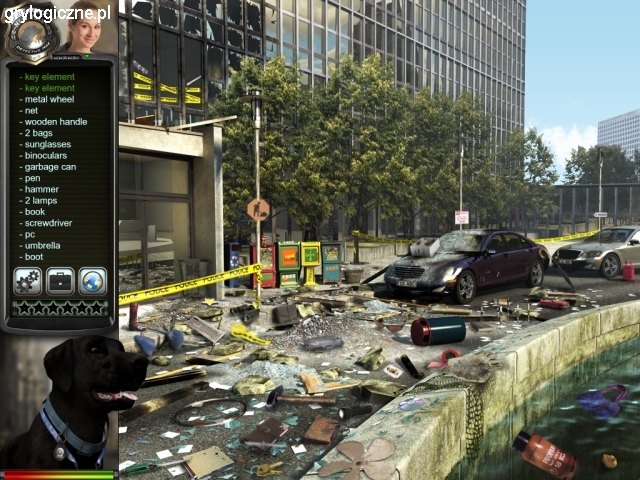Click "umbrella" in the item list

click(x=43, y=245)
